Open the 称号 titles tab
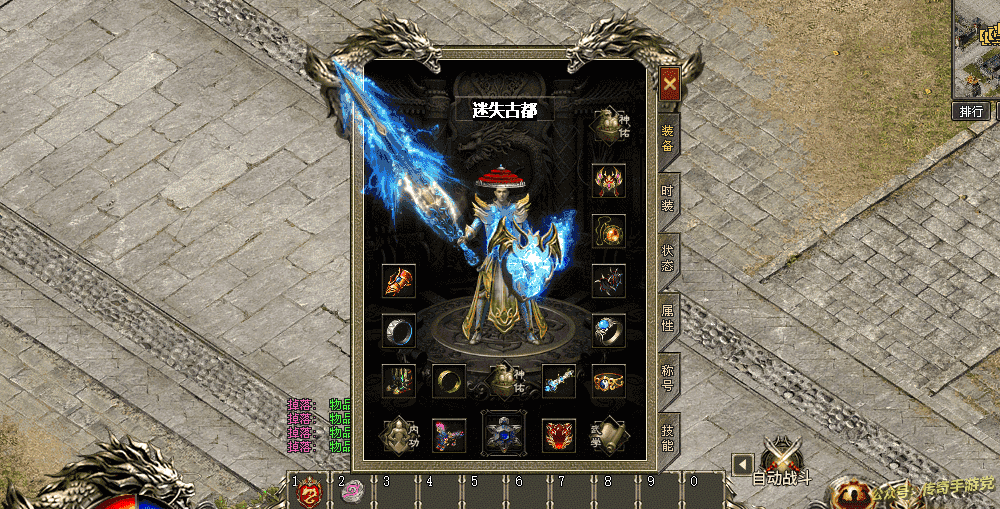 tap(668, 378)
